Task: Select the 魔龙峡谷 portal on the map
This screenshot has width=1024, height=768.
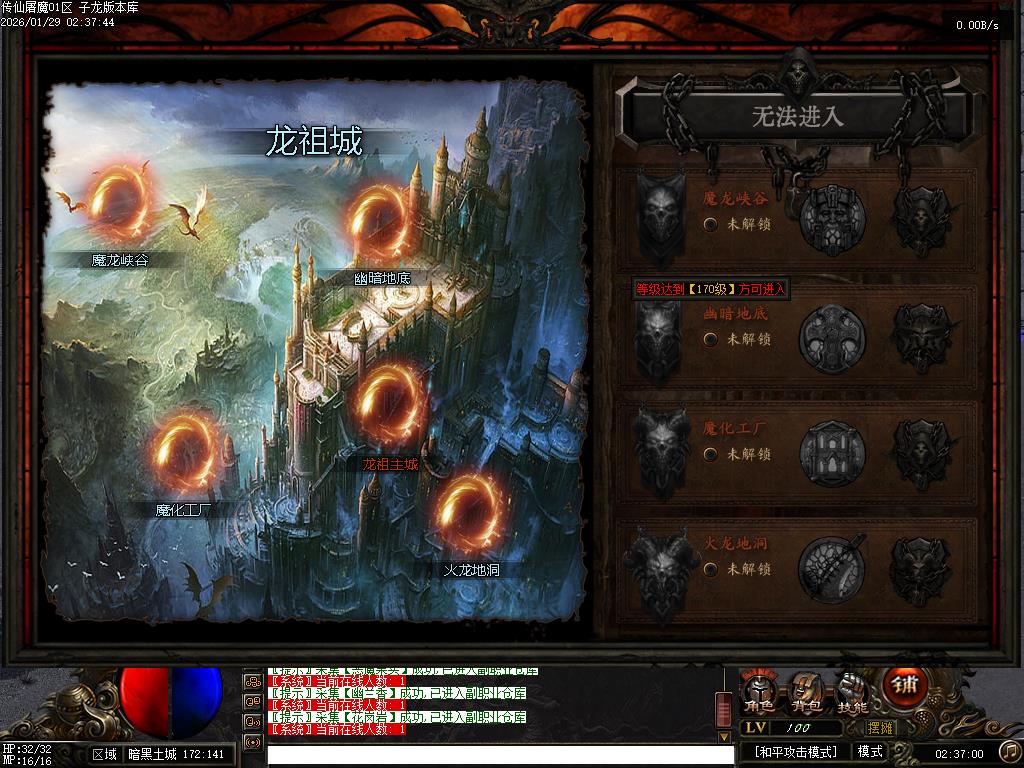Action: tap(119, 201)
